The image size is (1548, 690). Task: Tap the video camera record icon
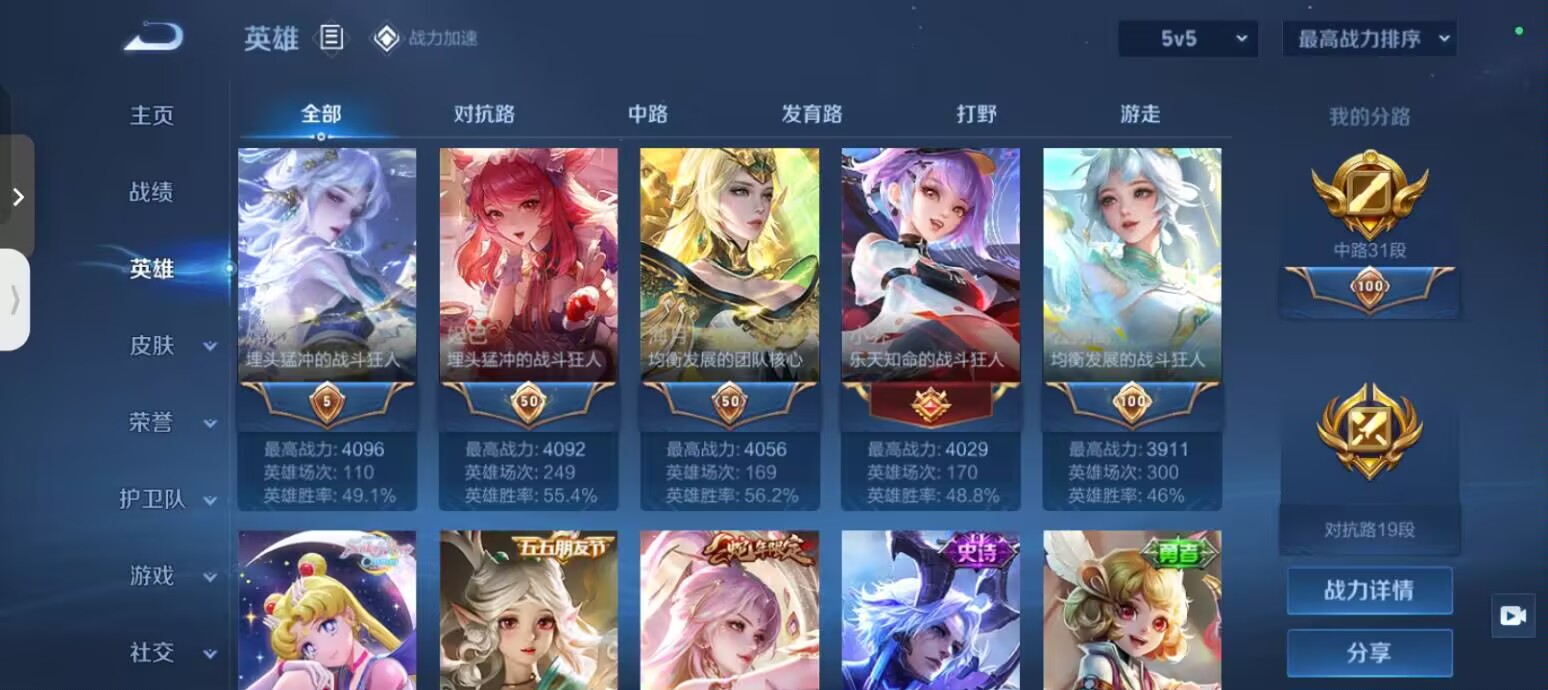(1513, 616)
